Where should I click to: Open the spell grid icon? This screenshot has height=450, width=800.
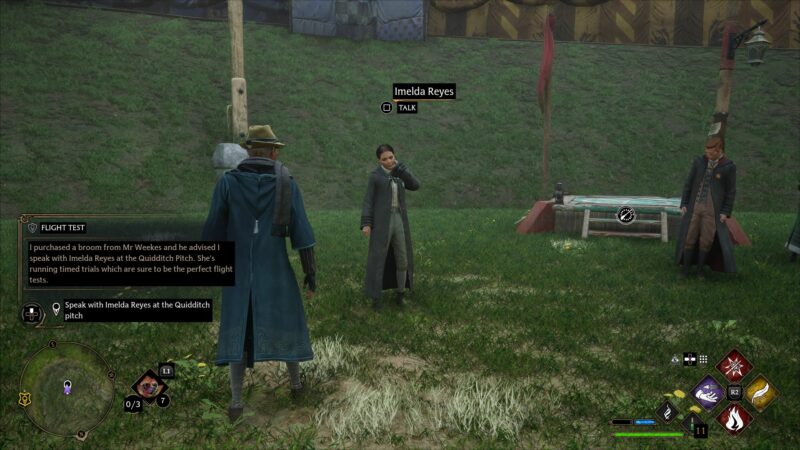click(x=703, y=360)
